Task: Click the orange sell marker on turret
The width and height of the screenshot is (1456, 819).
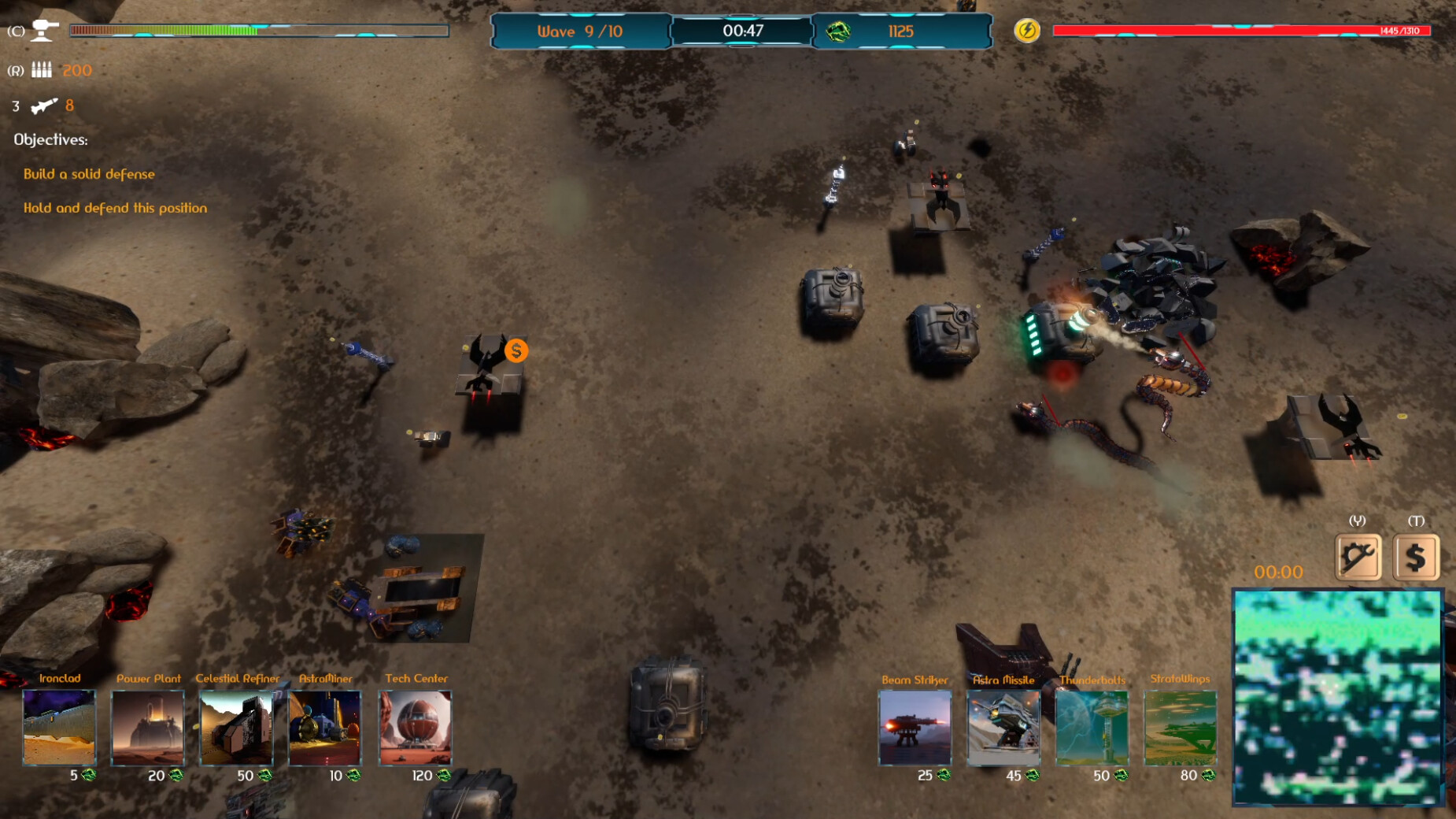Action: (x=516, y=350)
